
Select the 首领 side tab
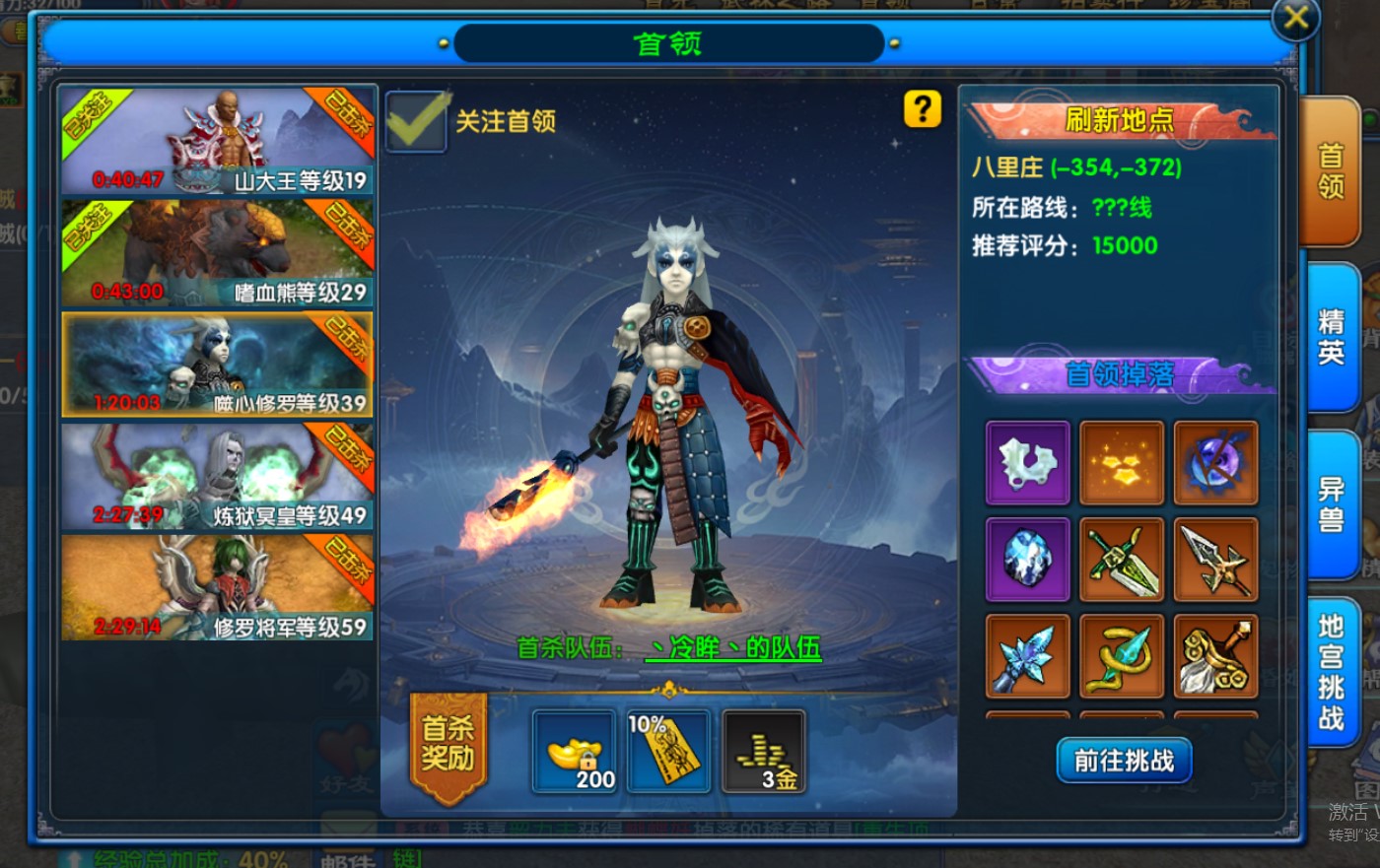click(1331, 170)
